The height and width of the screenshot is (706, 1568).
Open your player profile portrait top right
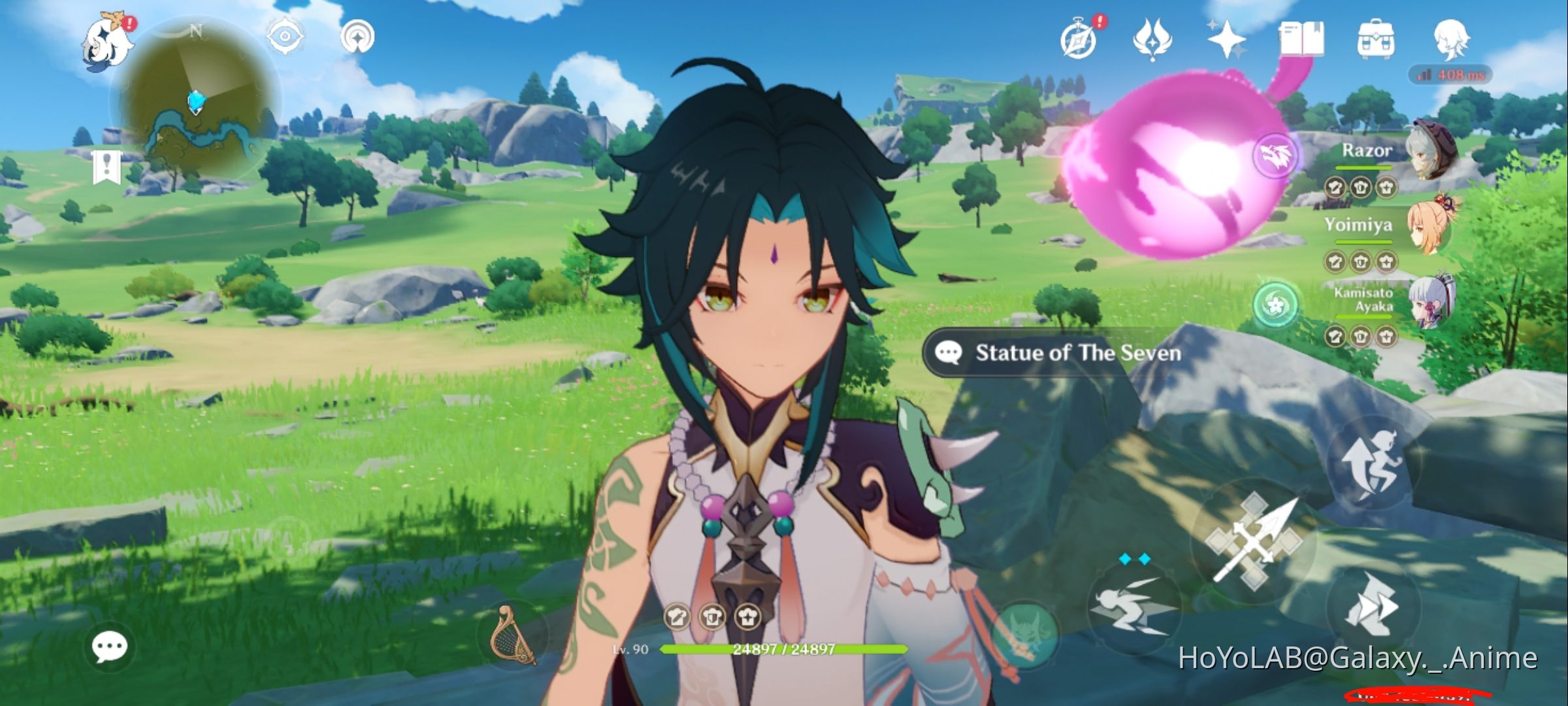pos(1450,41)
